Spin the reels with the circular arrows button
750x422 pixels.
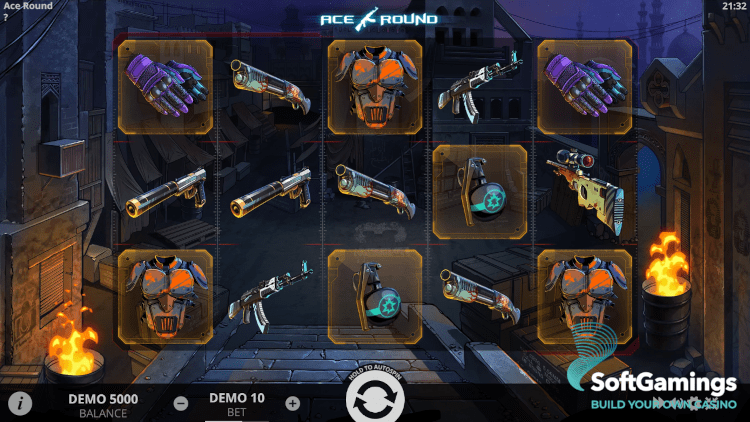(x=375, y=400)
